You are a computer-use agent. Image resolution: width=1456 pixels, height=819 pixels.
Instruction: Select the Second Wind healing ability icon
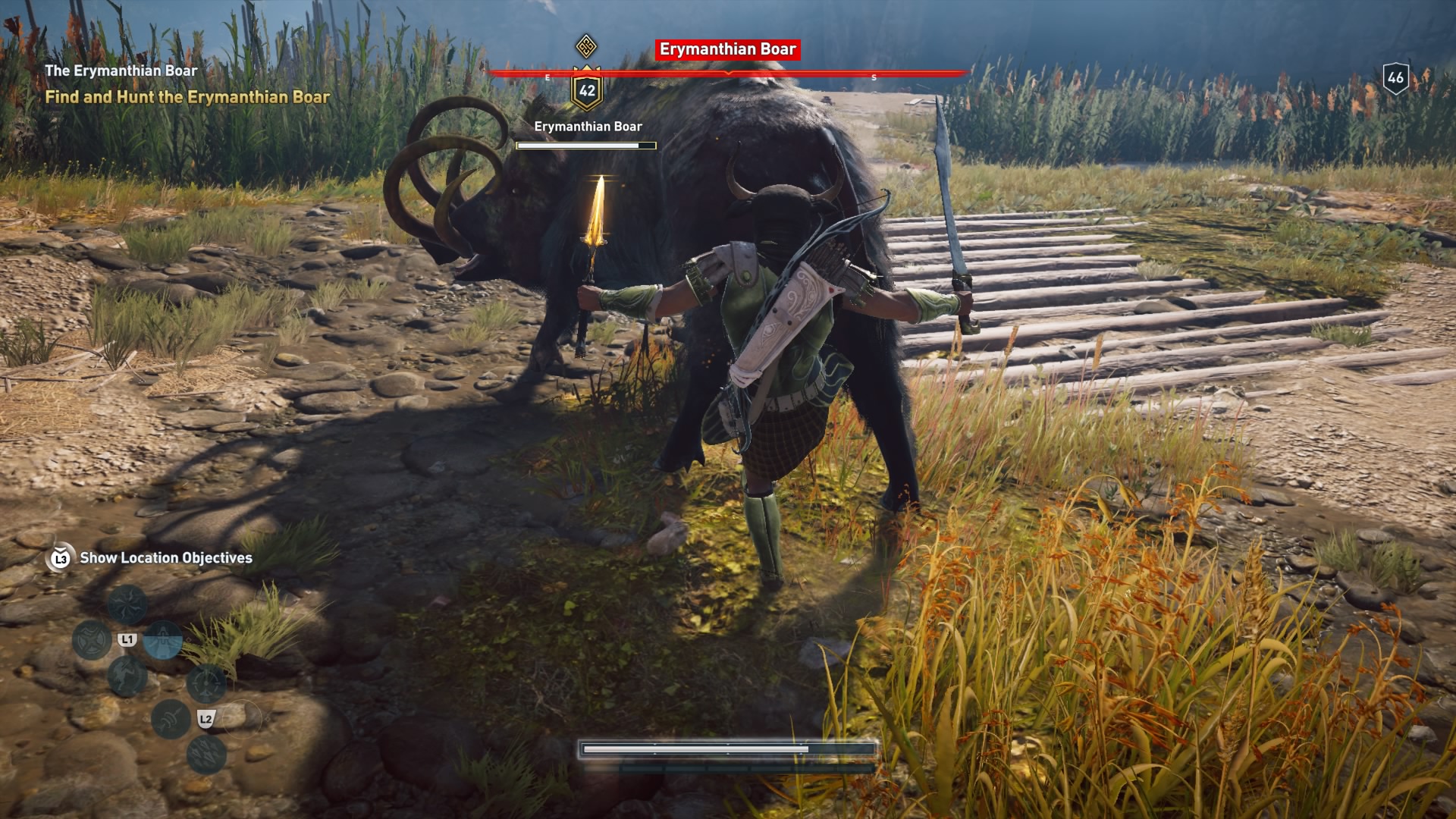[x=162, y=641]
